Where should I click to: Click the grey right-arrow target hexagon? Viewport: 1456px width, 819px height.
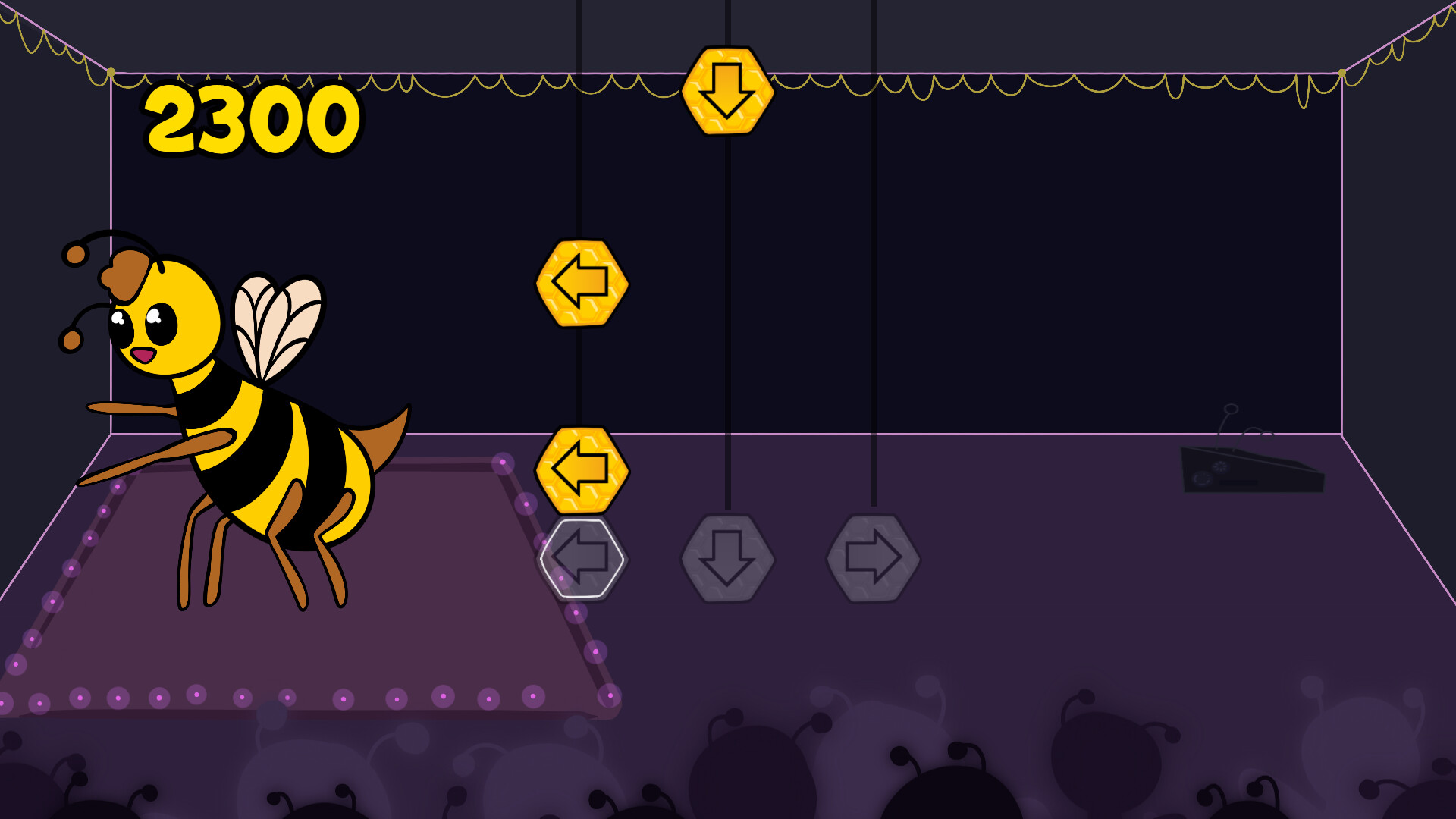click(x=874, y=557)
